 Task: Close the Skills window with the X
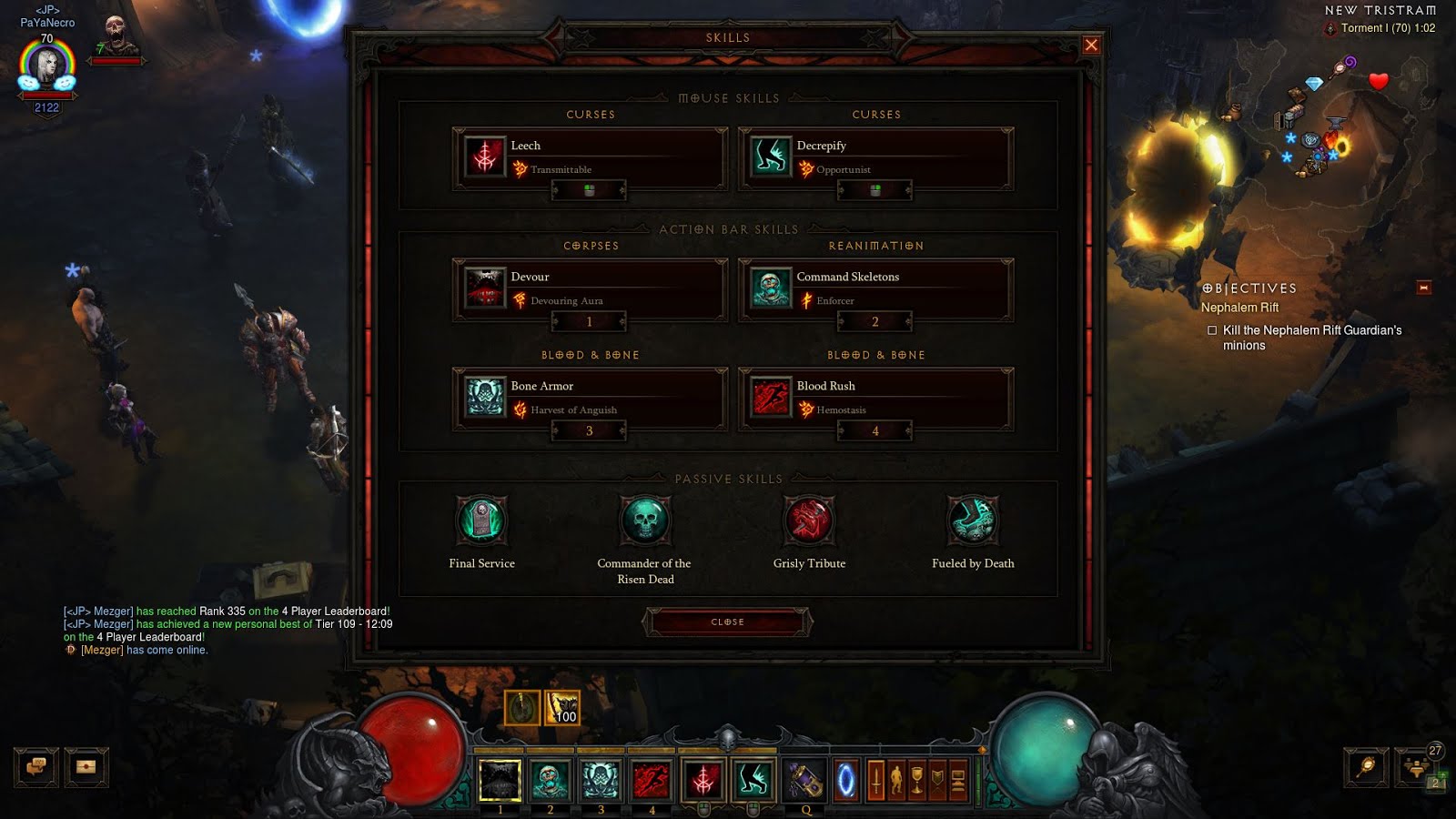[1091, 45]
